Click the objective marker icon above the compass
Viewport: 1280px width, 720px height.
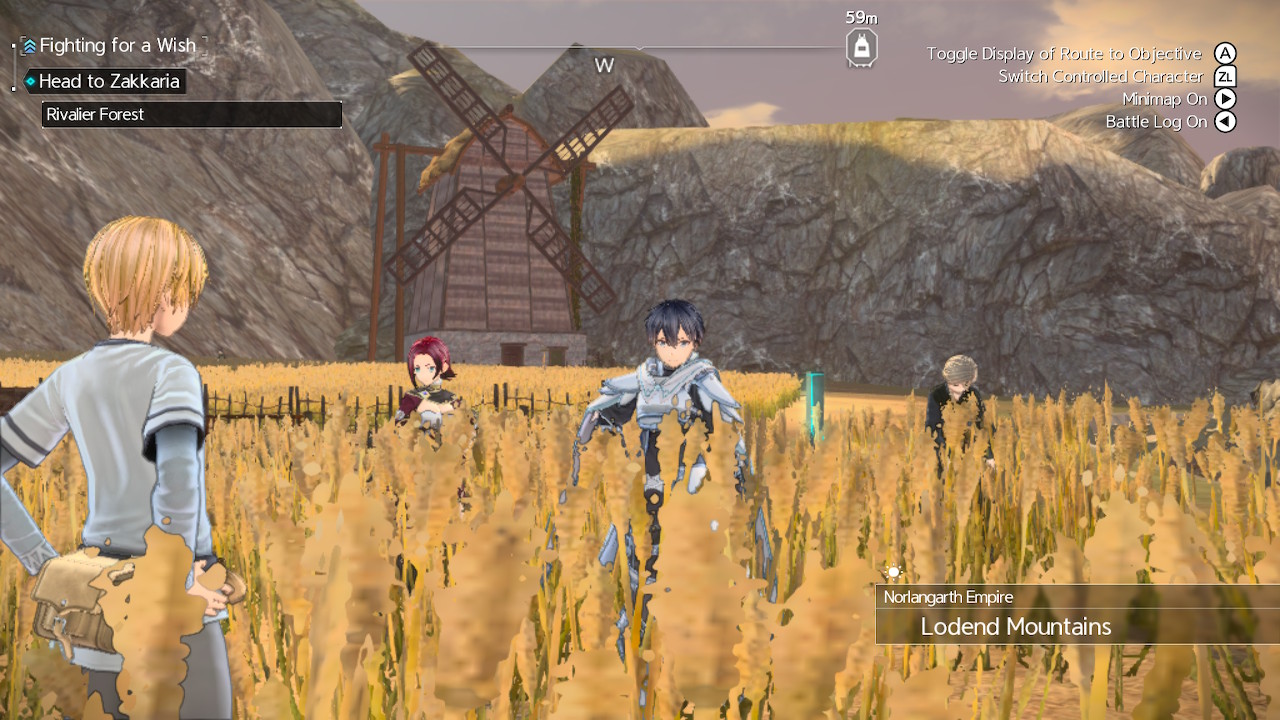coord(860,44)
